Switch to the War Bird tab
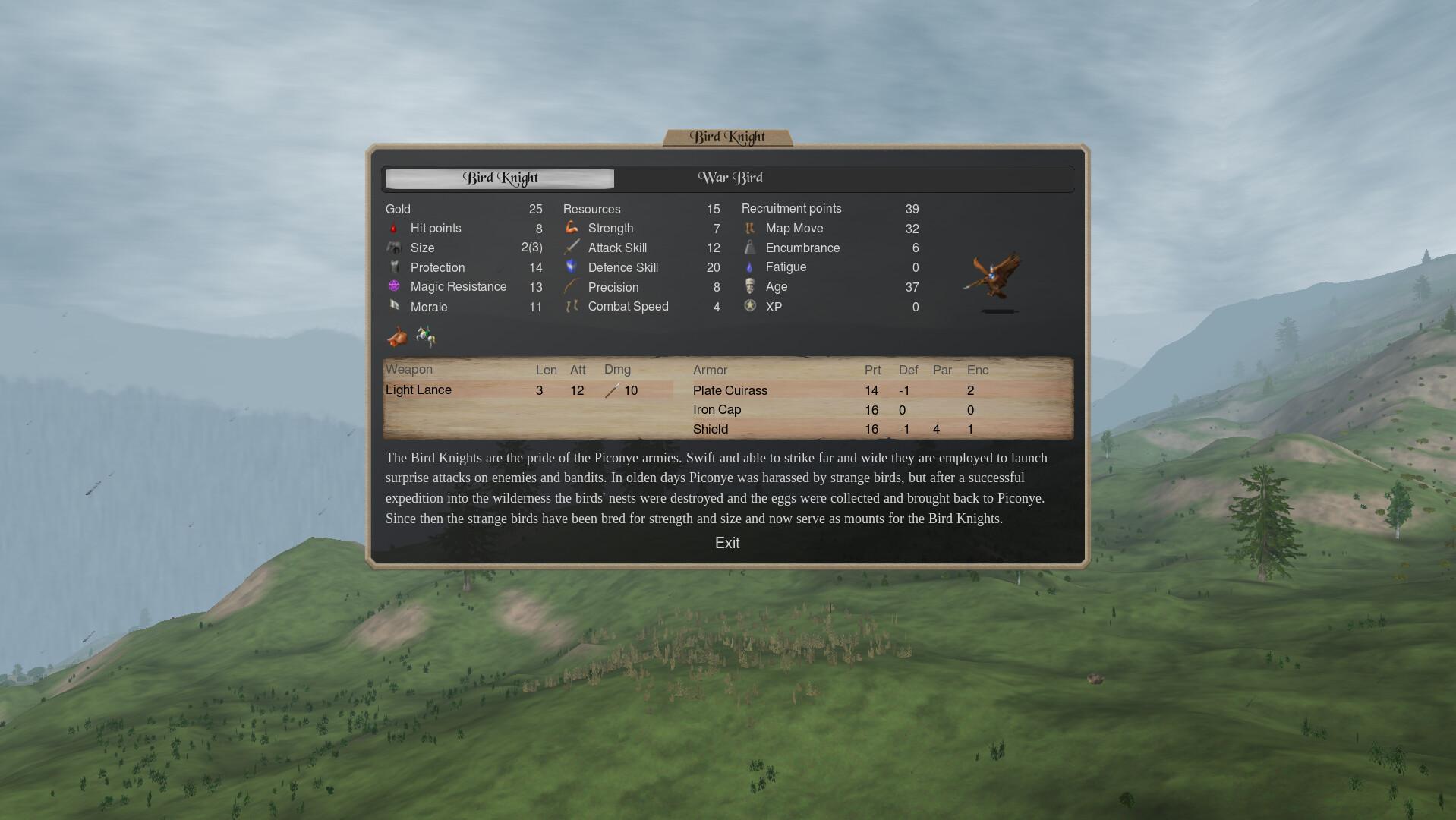Screen dimensions: 1456x820 click(730, 178)
